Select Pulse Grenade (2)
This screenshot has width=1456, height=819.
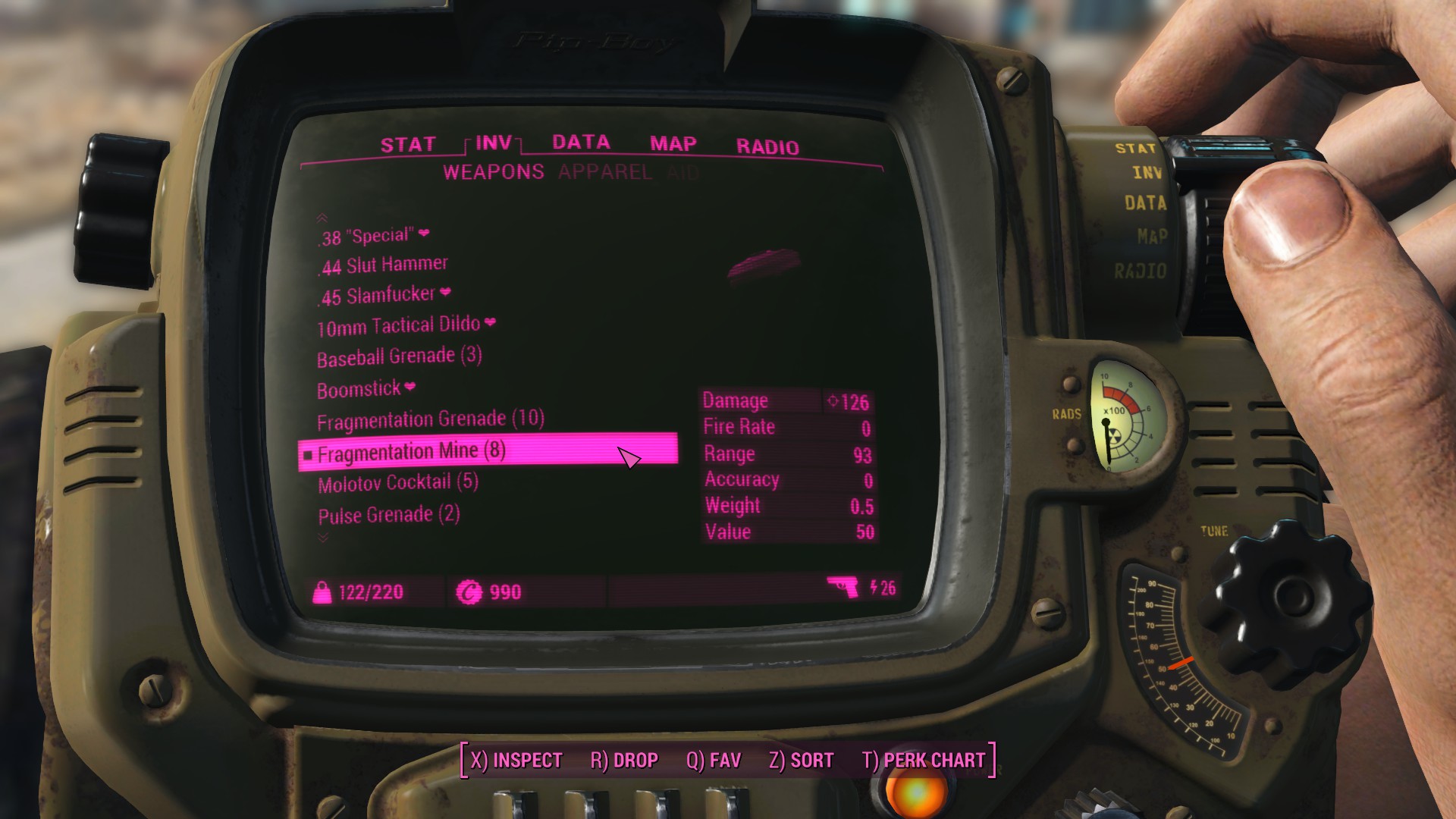389,516
